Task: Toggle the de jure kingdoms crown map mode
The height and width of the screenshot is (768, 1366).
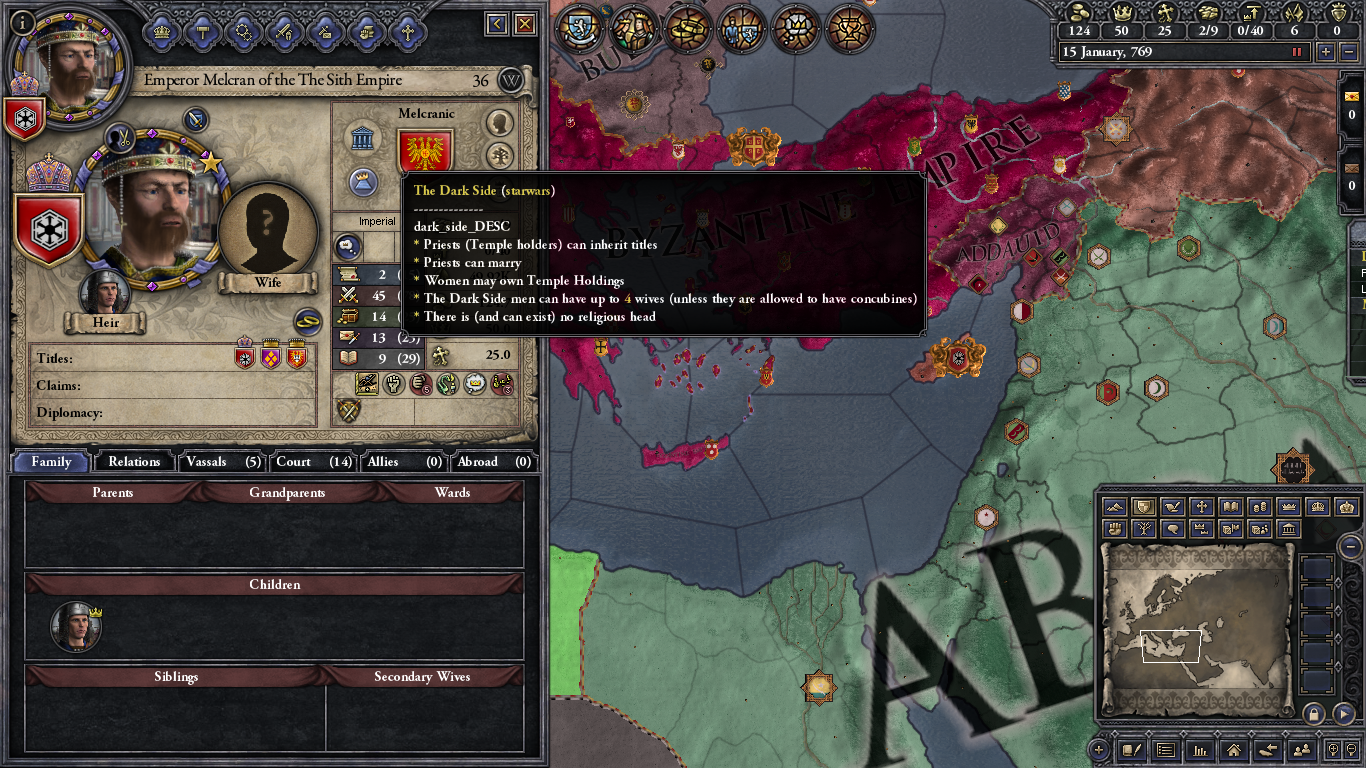Action: (x=1288, y=506)
